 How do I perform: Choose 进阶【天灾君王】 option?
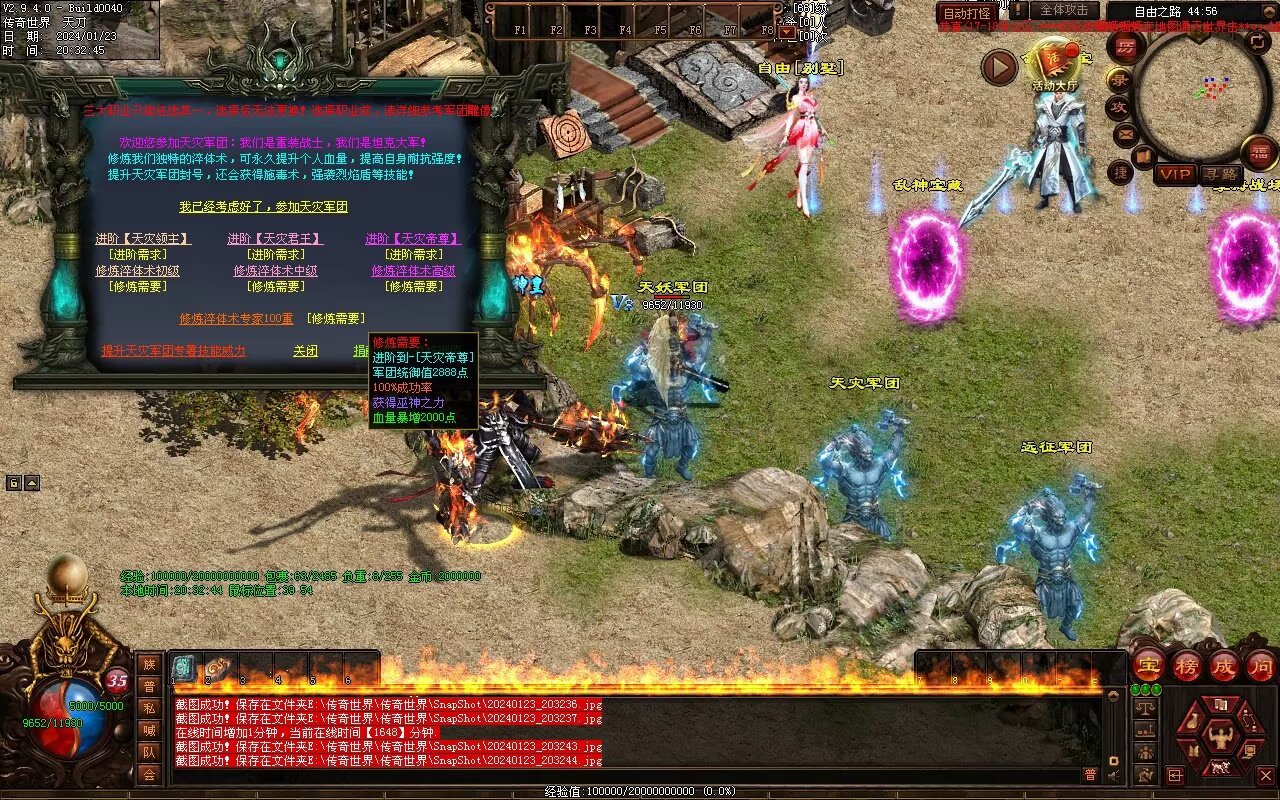275,239
